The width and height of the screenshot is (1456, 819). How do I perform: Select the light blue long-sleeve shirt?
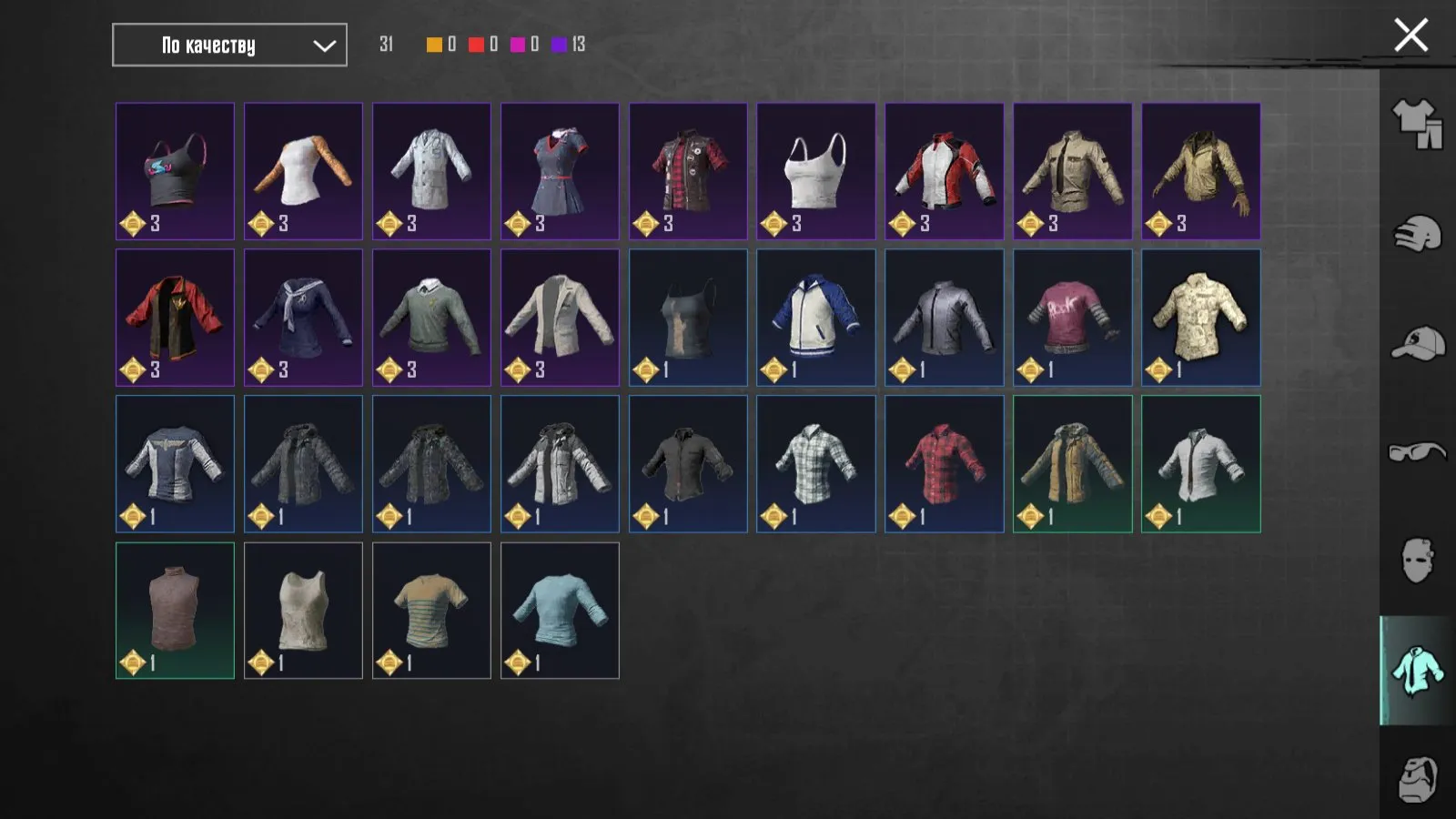[560, 611]
